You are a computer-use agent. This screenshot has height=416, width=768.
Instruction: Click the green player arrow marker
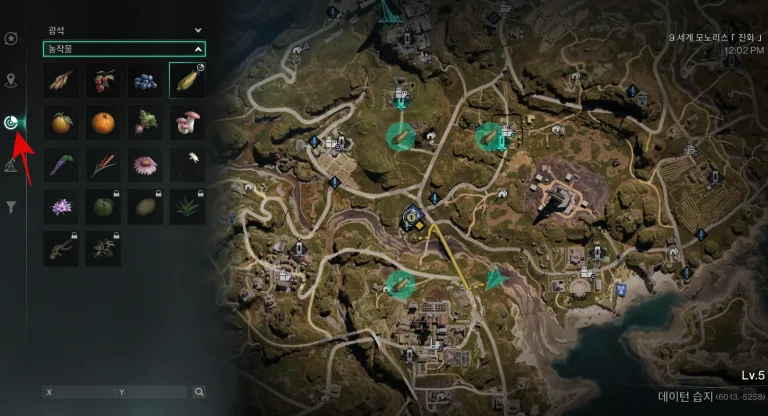(495, 278)
